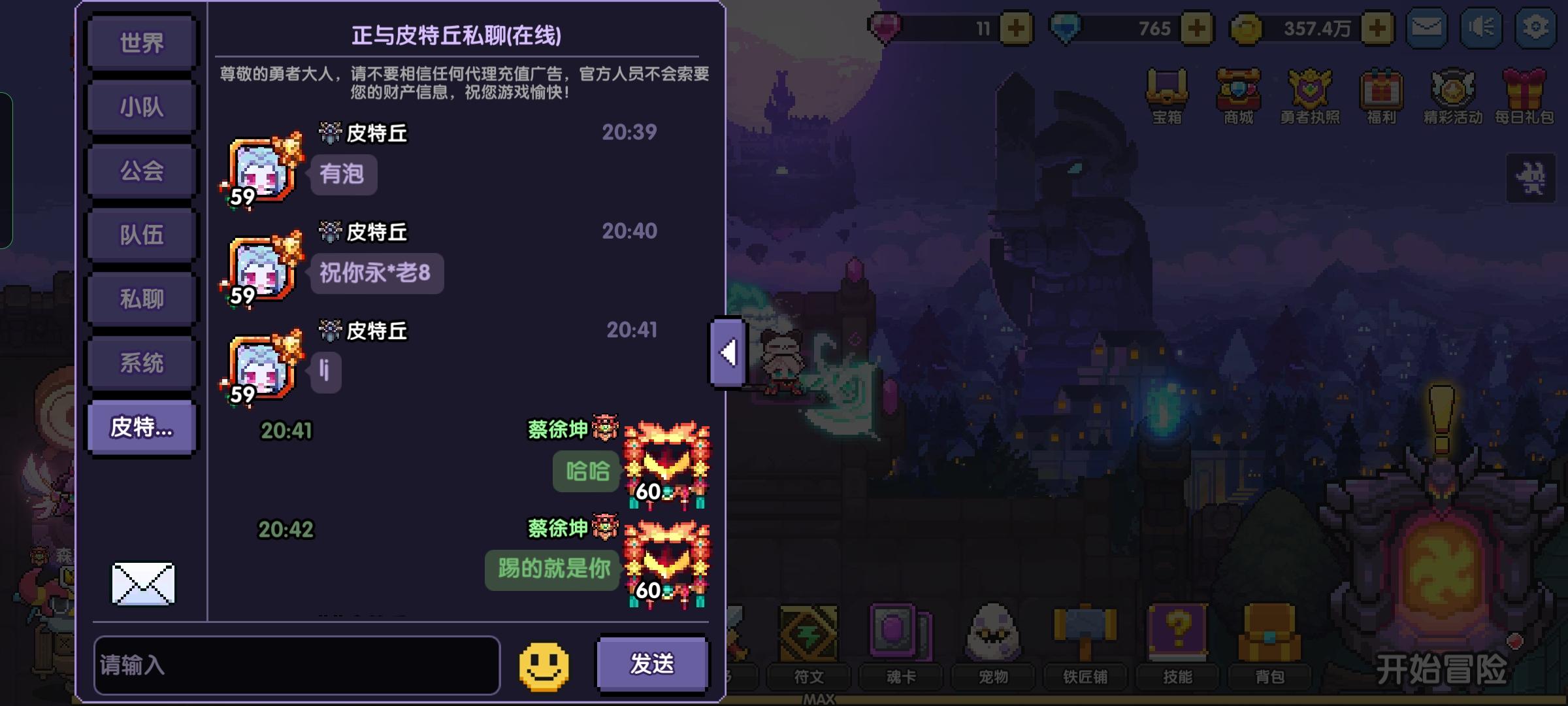Viewport: 1568px width, 706px height.
Task: Switch to the 私聊 chat tab
Action: (141, 298)
